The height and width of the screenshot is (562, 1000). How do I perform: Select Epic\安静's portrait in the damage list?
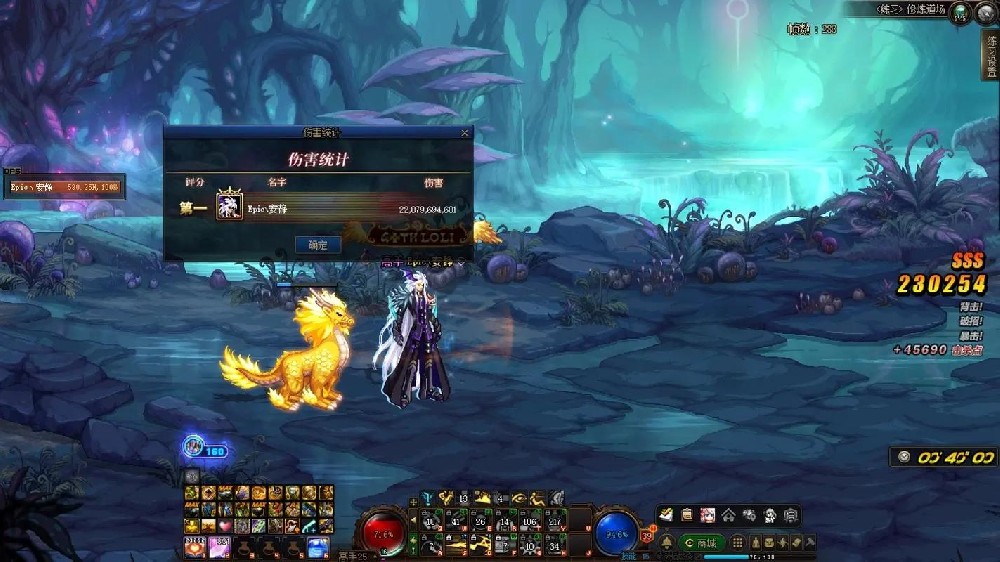231,207
